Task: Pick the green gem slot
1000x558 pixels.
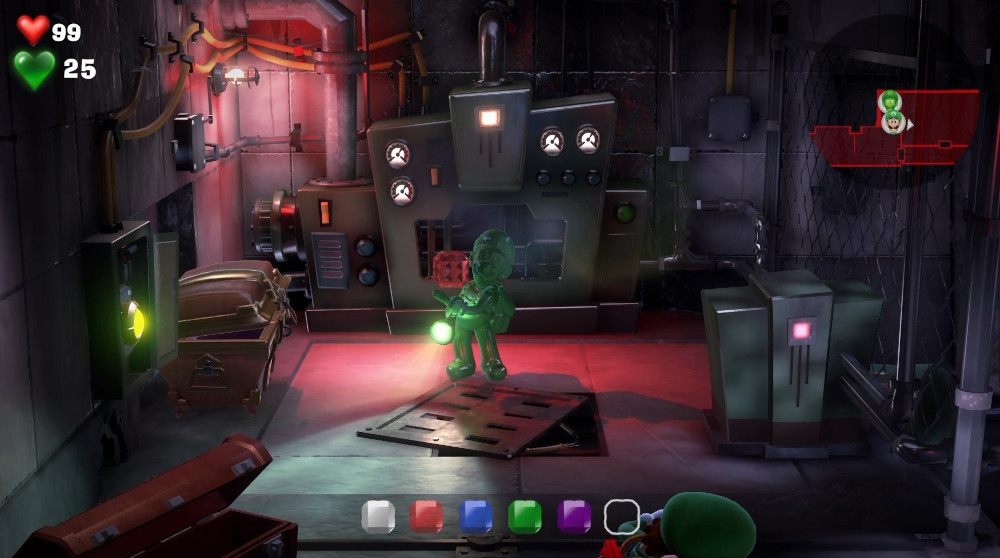Action: coord(524,516)
